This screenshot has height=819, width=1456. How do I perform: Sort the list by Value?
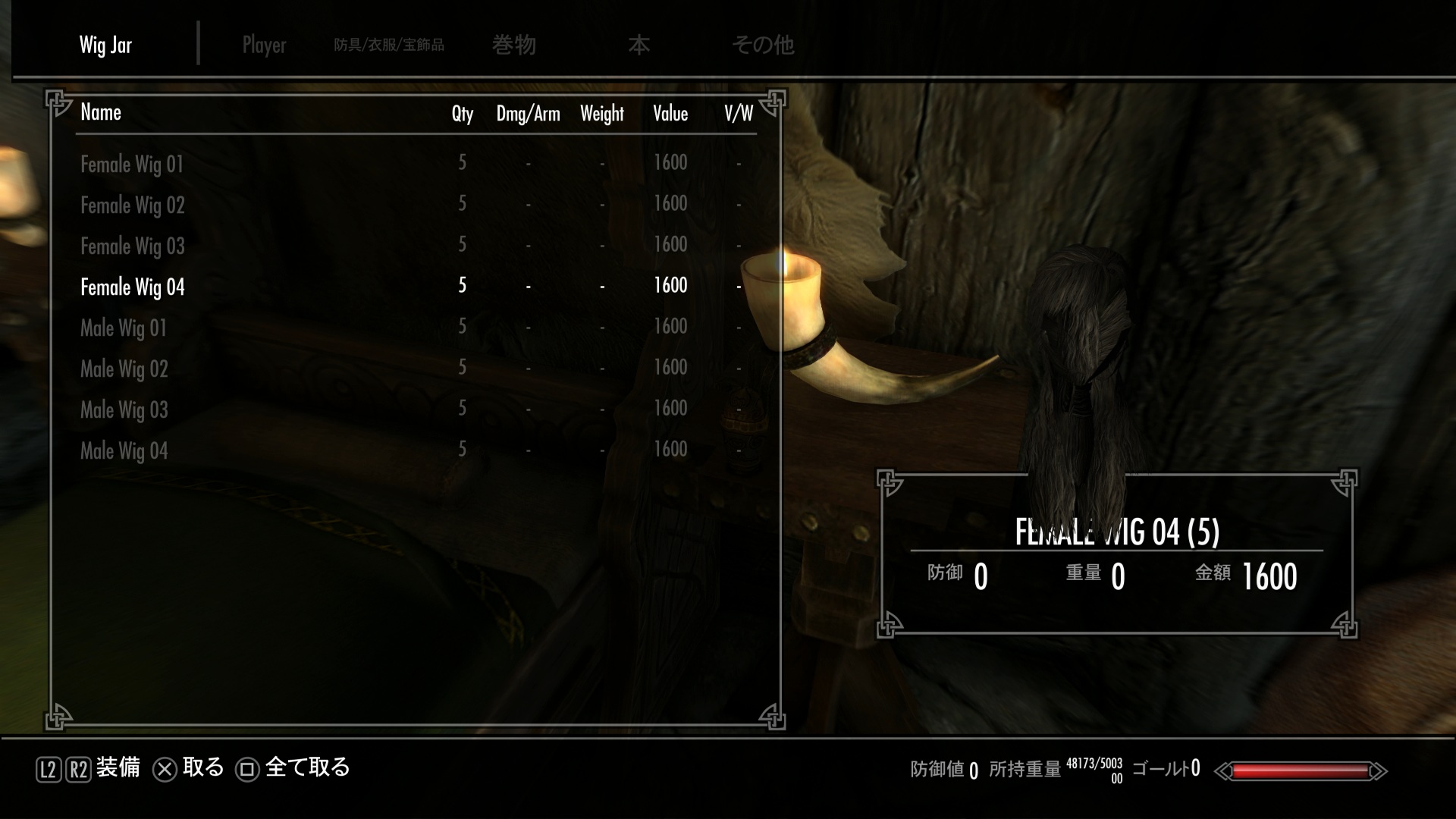pyautogui.click(x=670, y=114)
